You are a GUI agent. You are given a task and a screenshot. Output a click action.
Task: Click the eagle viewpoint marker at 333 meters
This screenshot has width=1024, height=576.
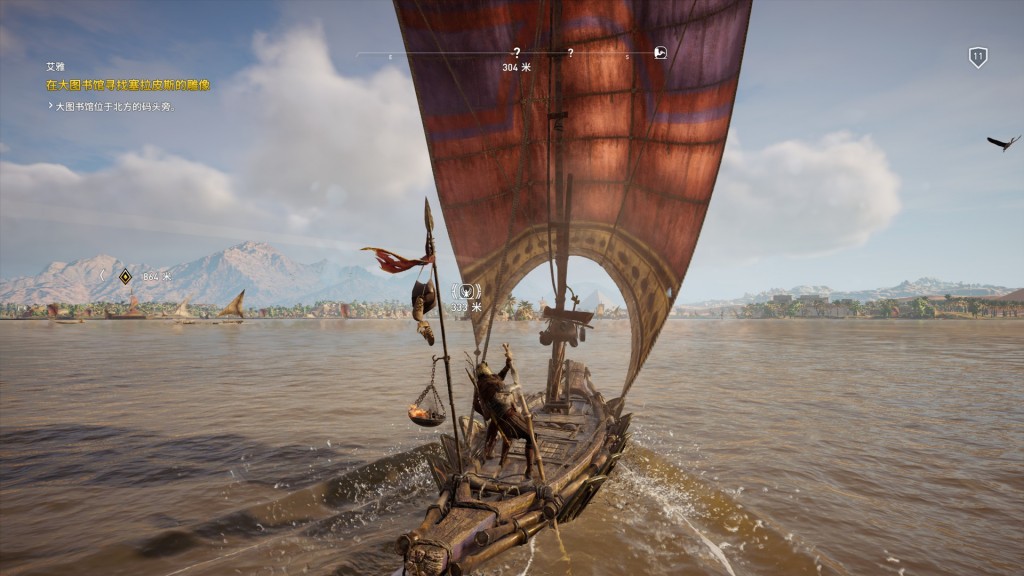(x=466, y=291)
